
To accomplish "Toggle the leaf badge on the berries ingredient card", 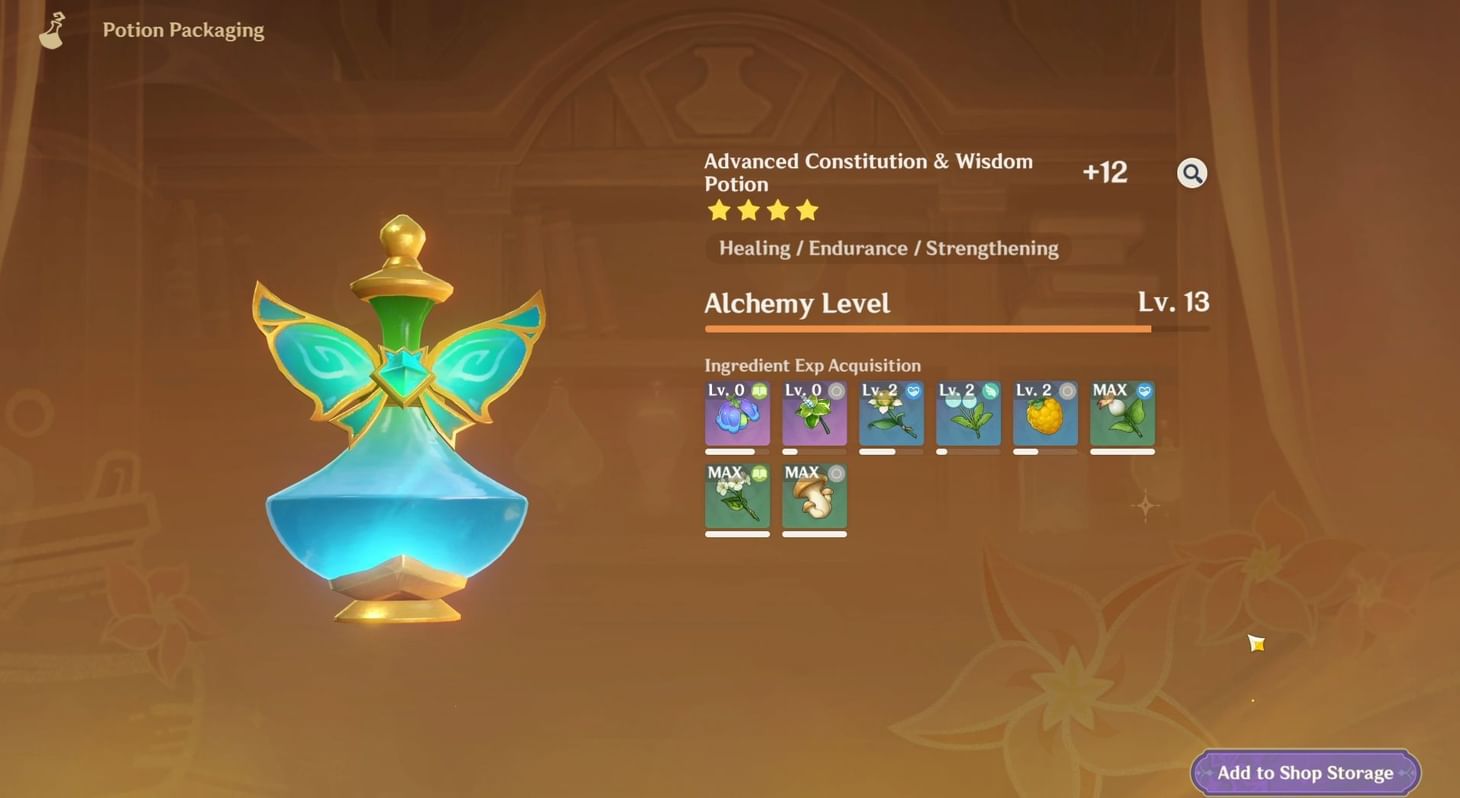I will 991,390.
